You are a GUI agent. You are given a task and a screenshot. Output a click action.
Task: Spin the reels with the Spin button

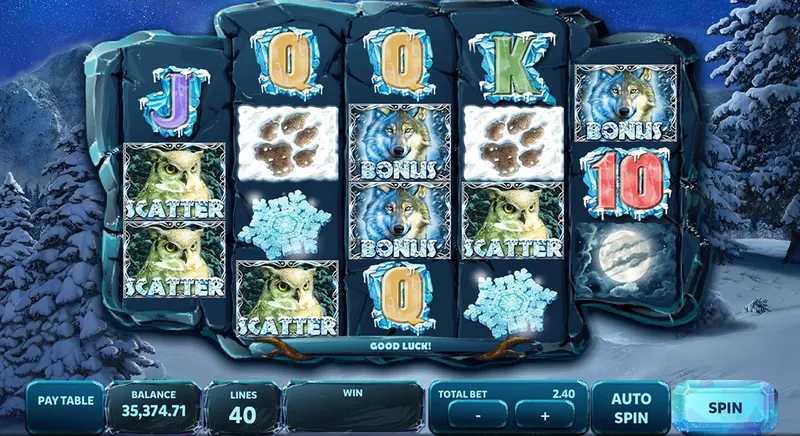(x=724, y=407)
